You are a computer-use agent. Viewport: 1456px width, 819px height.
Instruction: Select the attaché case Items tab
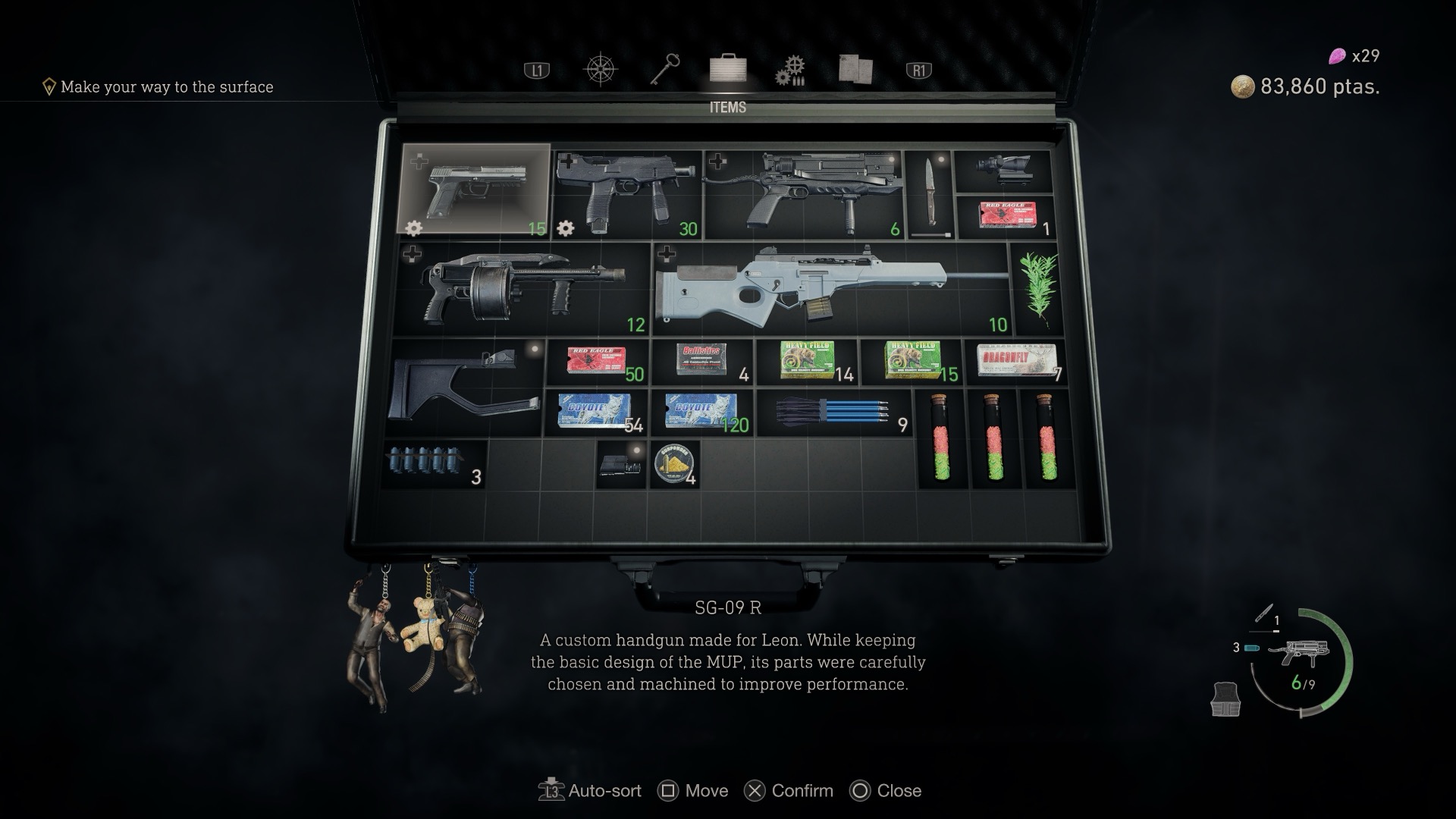728,68
